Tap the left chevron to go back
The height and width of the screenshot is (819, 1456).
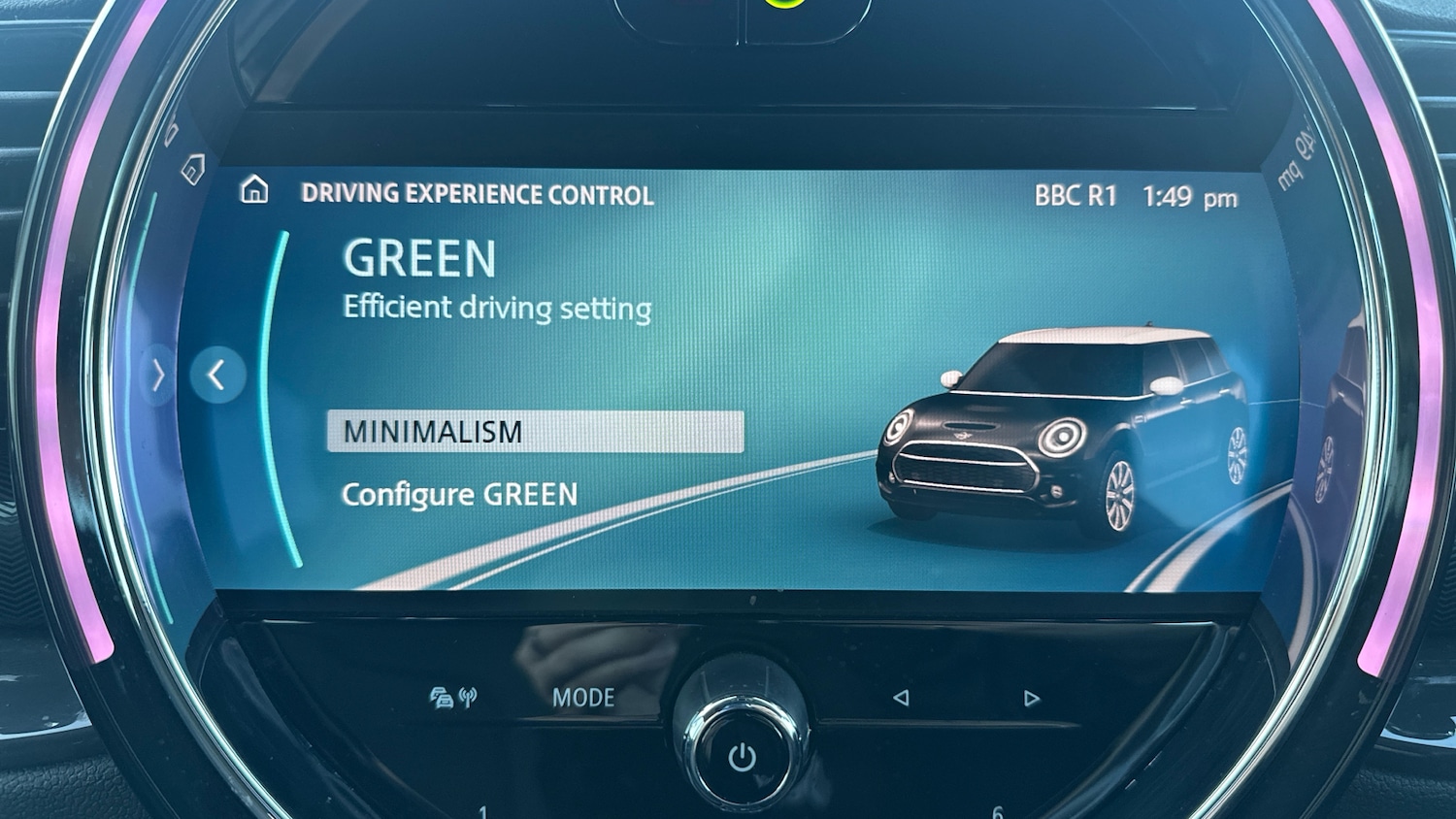tap(217, 375)
